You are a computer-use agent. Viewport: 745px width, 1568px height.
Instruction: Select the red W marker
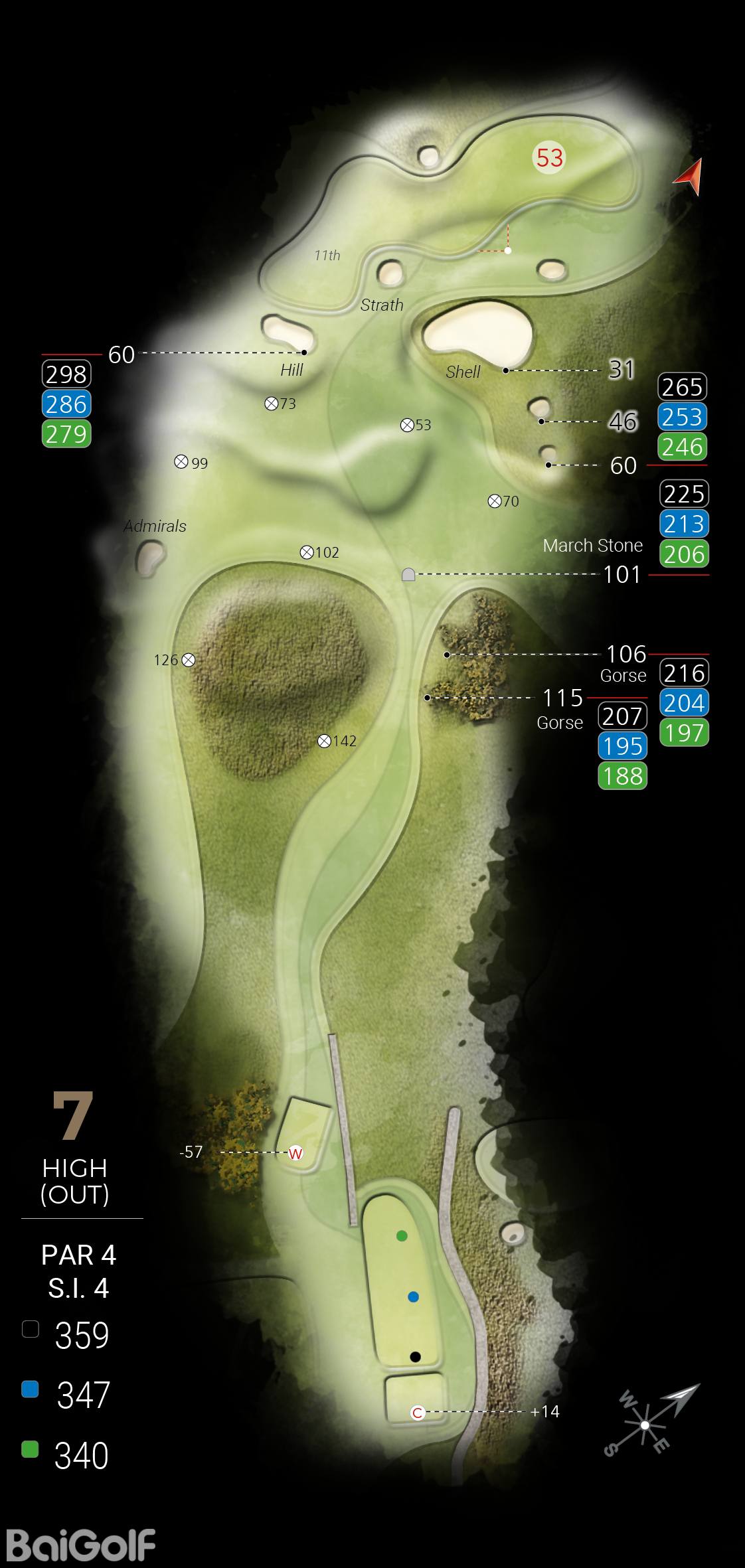click(295, 1153)
